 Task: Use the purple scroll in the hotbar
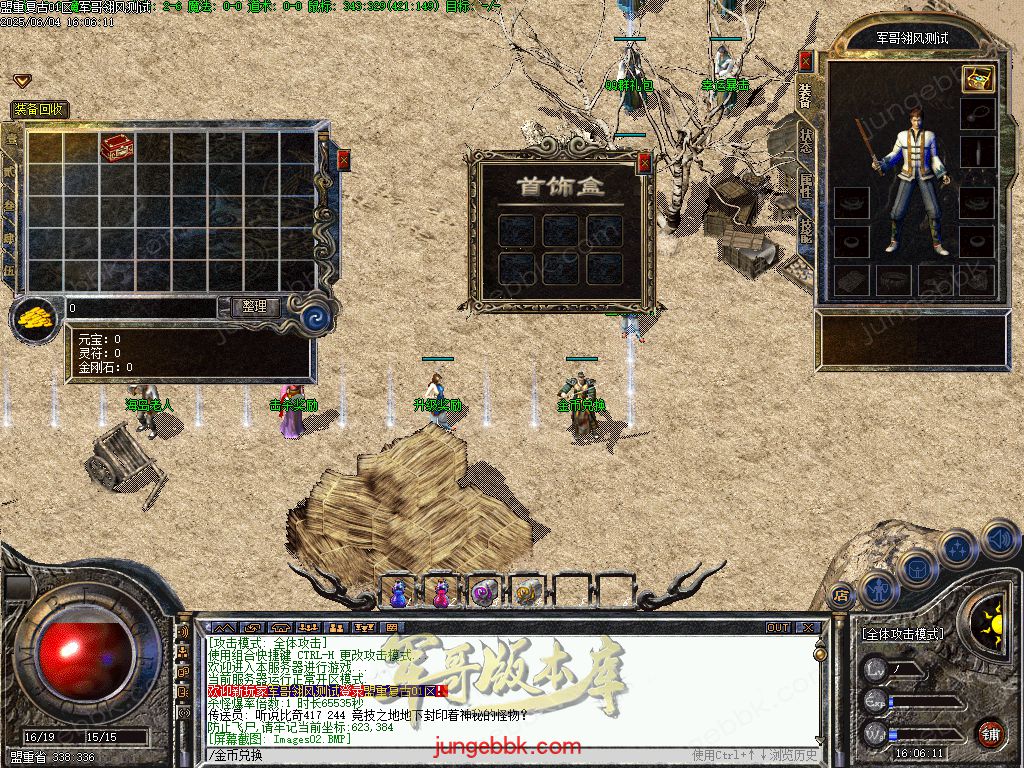[x=484, y=593]
